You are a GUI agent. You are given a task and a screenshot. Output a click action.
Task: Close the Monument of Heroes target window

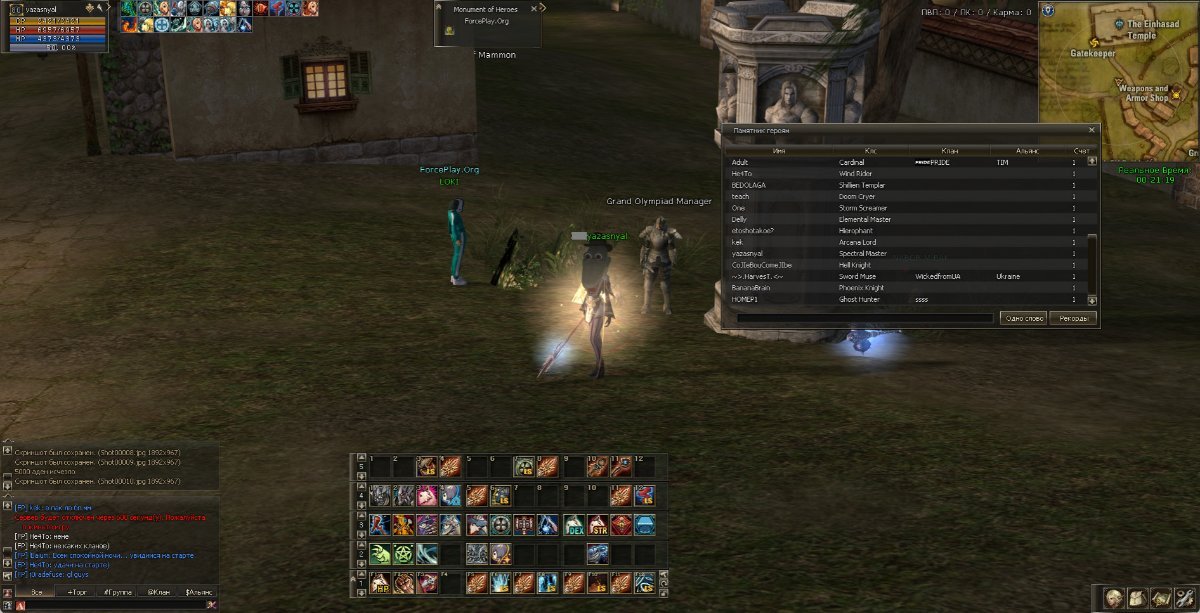(535, 7)
